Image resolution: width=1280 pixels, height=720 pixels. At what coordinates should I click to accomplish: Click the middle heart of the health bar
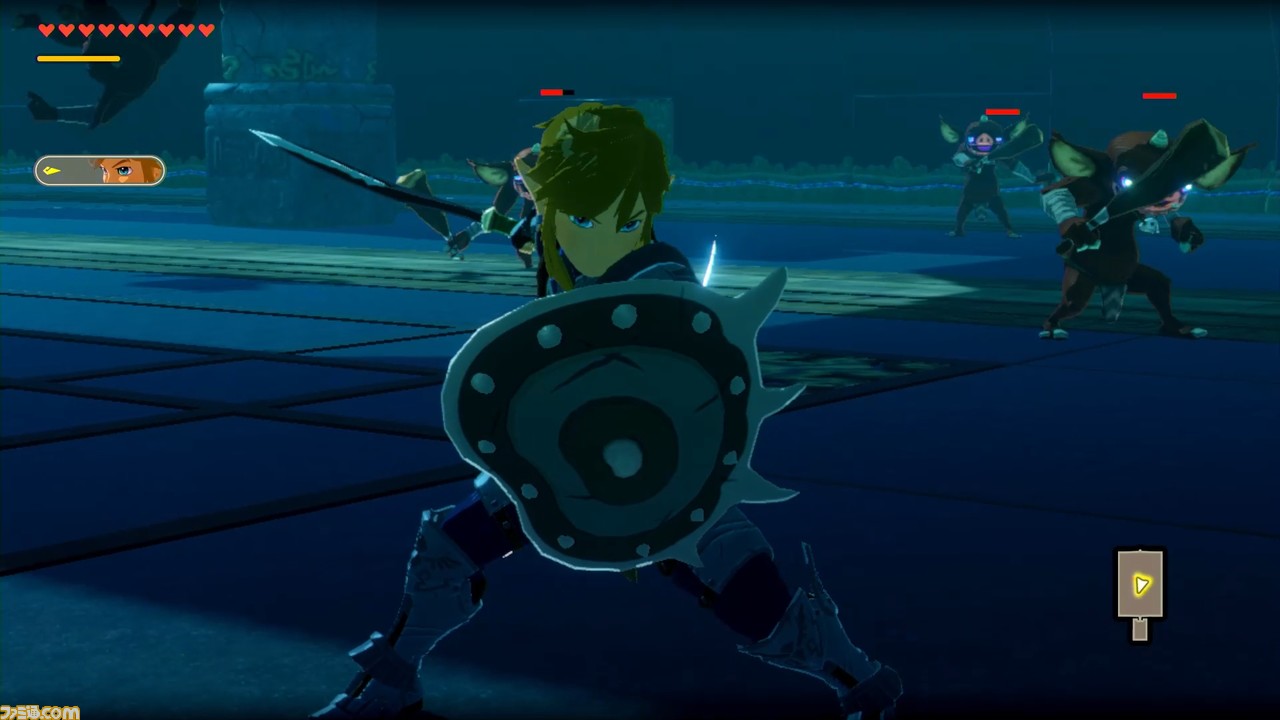pyautogui.click(x=125, y=30)
